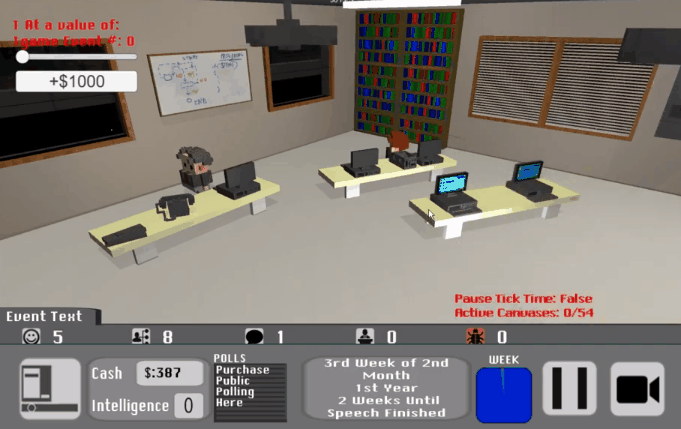The height and width of the screenshot is (429, 681).
Task: Pause the game with the pause button
Action: coord(569,388)
